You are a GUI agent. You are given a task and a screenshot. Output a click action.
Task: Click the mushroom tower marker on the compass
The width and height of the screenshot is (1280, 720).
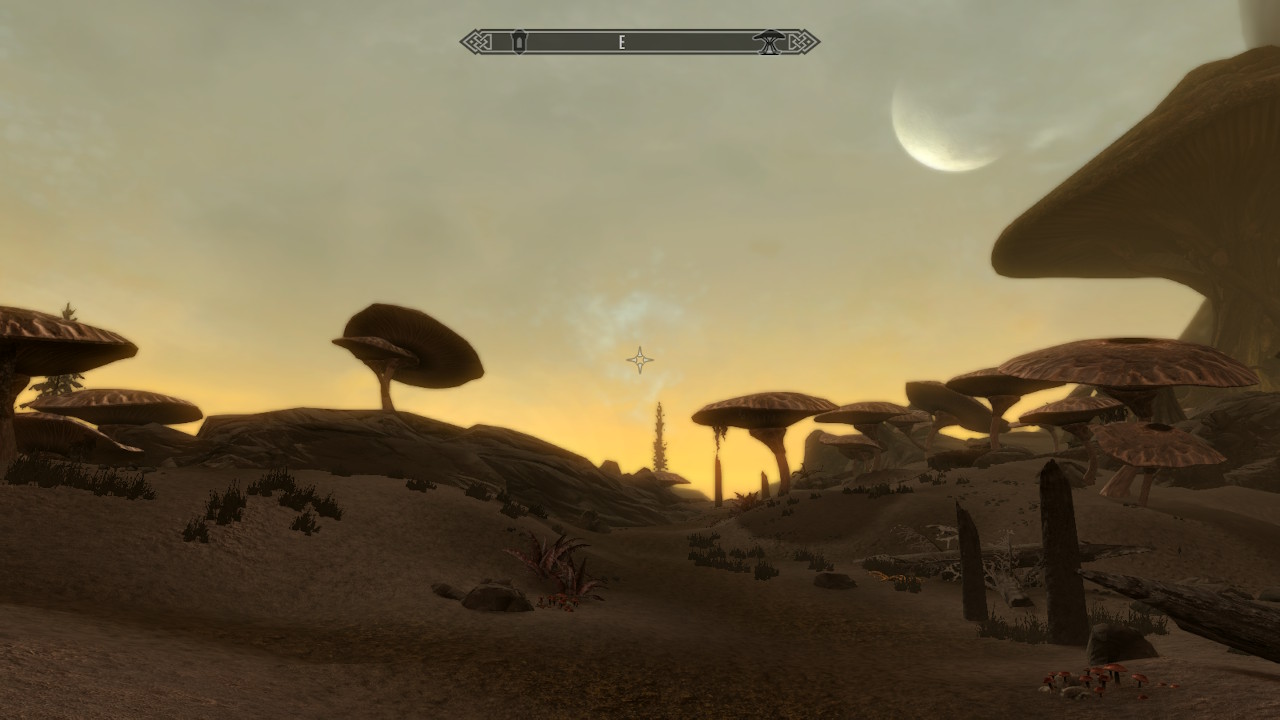[769, 42]
